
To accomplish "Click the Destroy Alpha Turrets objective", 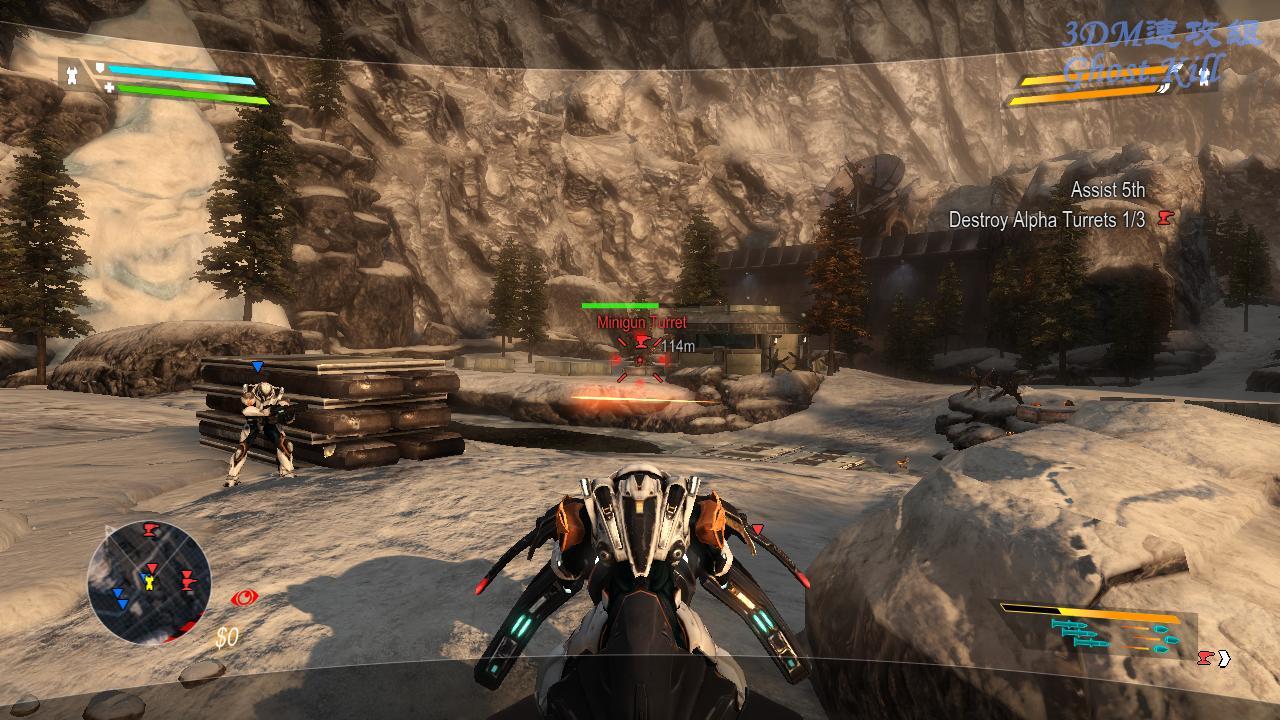I will pyautogui.click(x=1047, y=220).
